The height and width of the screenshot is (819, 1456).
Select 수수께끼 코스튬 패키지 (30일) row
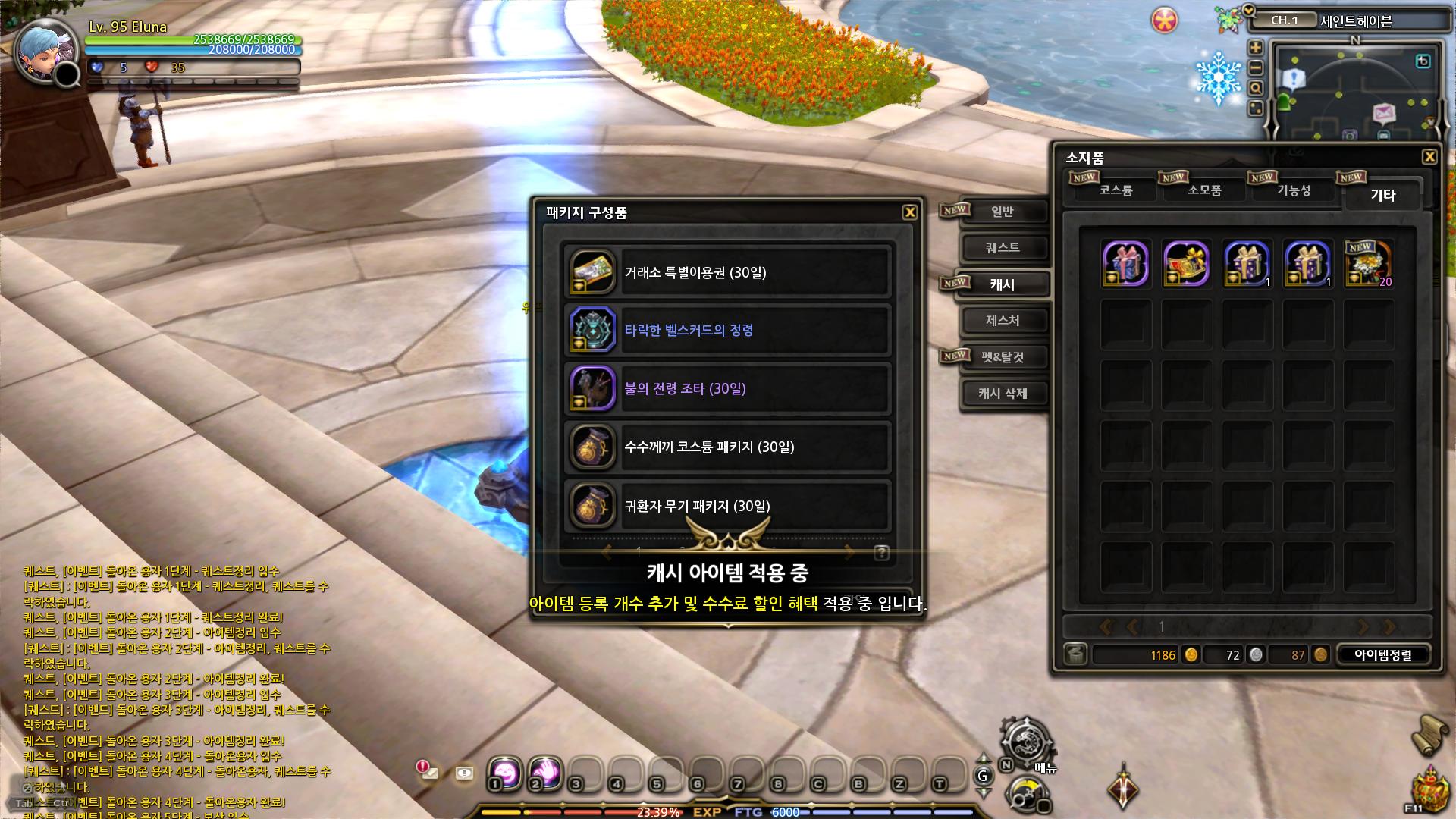[x=726, y=447]
